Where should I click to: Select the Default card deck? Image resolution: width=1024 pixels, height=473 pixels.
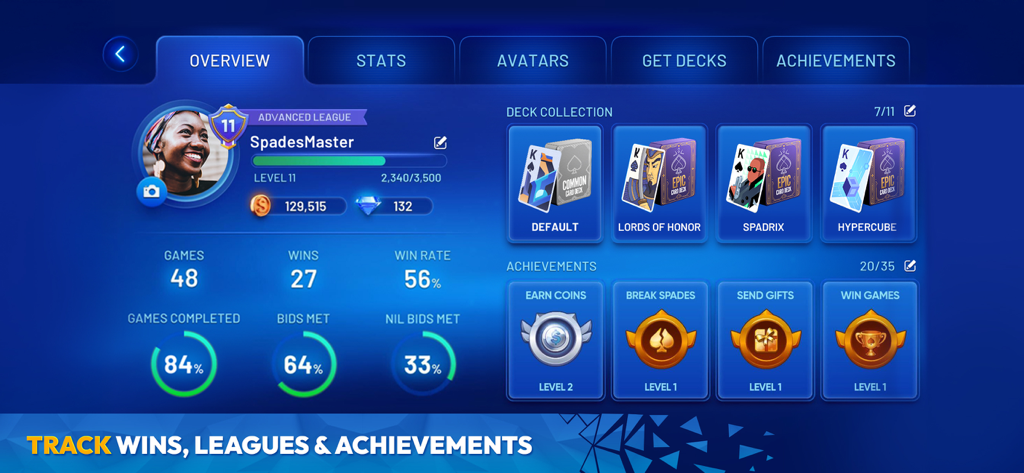tap(555, 183)
